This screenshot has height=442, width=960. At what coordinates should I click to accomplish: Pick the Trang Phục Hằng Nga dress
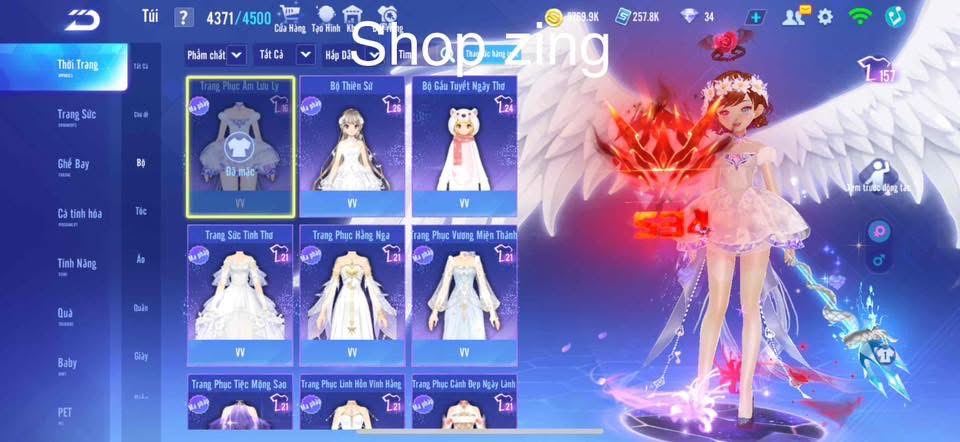[351, 294]
